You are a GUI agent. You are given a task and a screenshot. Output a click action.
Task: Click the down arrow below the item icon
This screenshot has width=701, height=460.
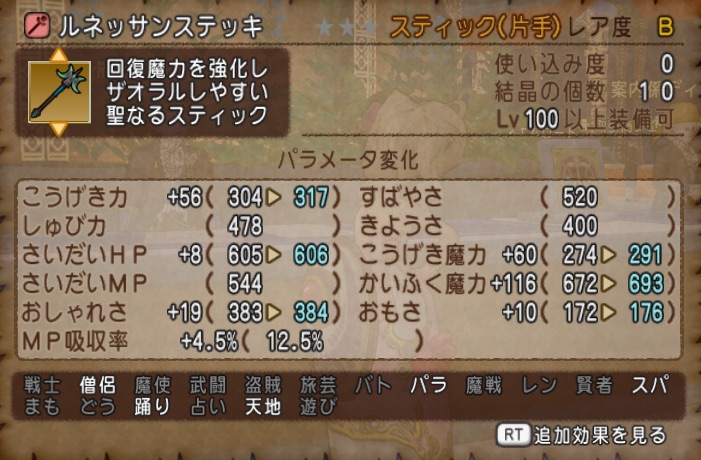[x=58, y=129]
